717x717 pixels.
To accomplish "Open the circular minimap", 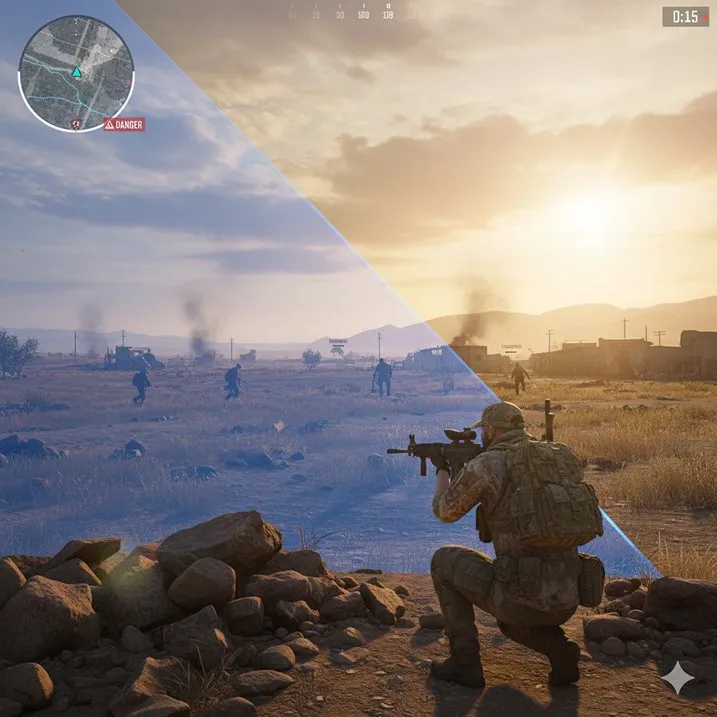I will click(76, 73).
